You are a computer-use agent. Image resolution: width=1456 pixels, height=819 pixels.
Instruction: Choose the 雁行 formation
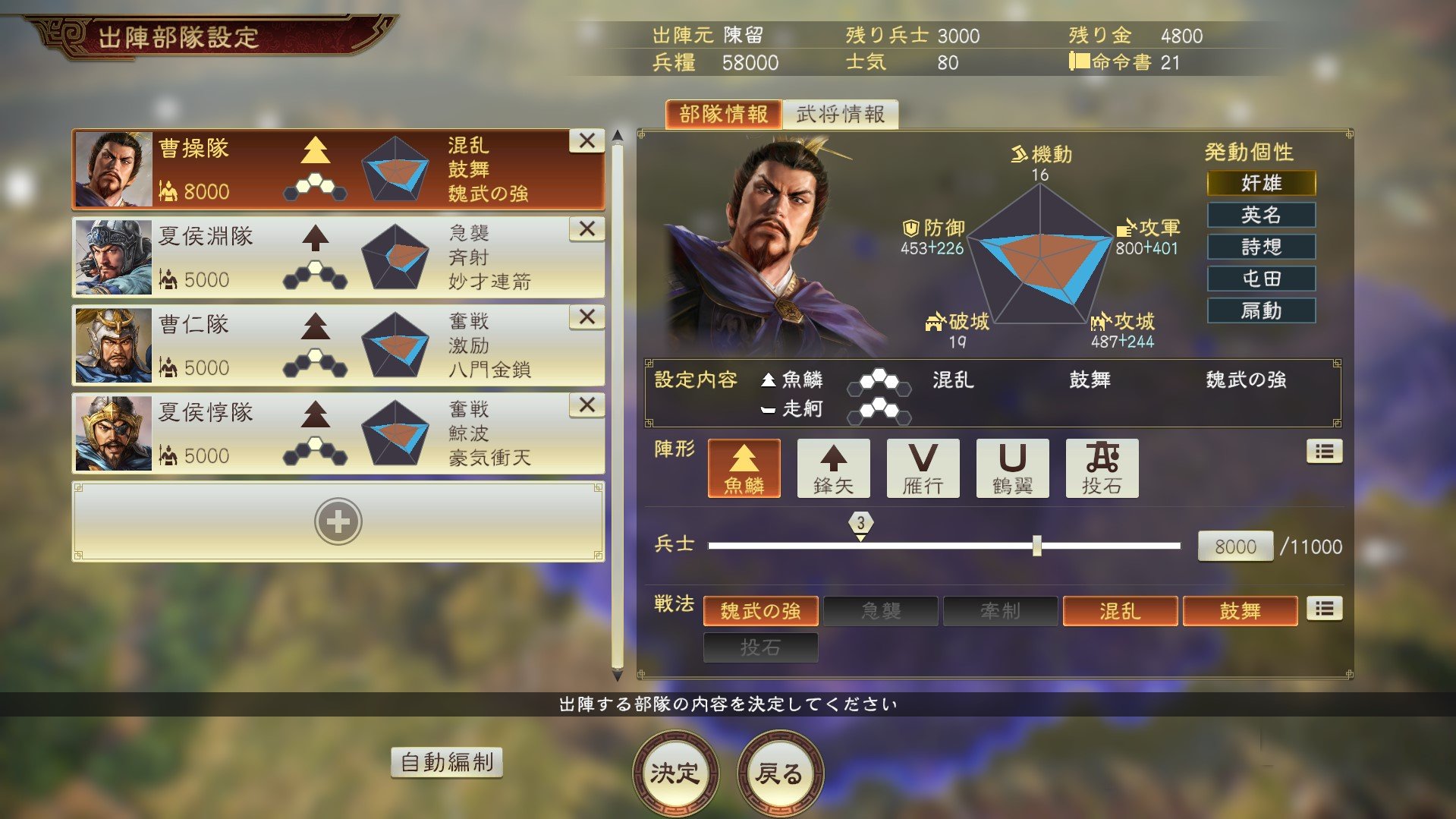coord(922,468)
